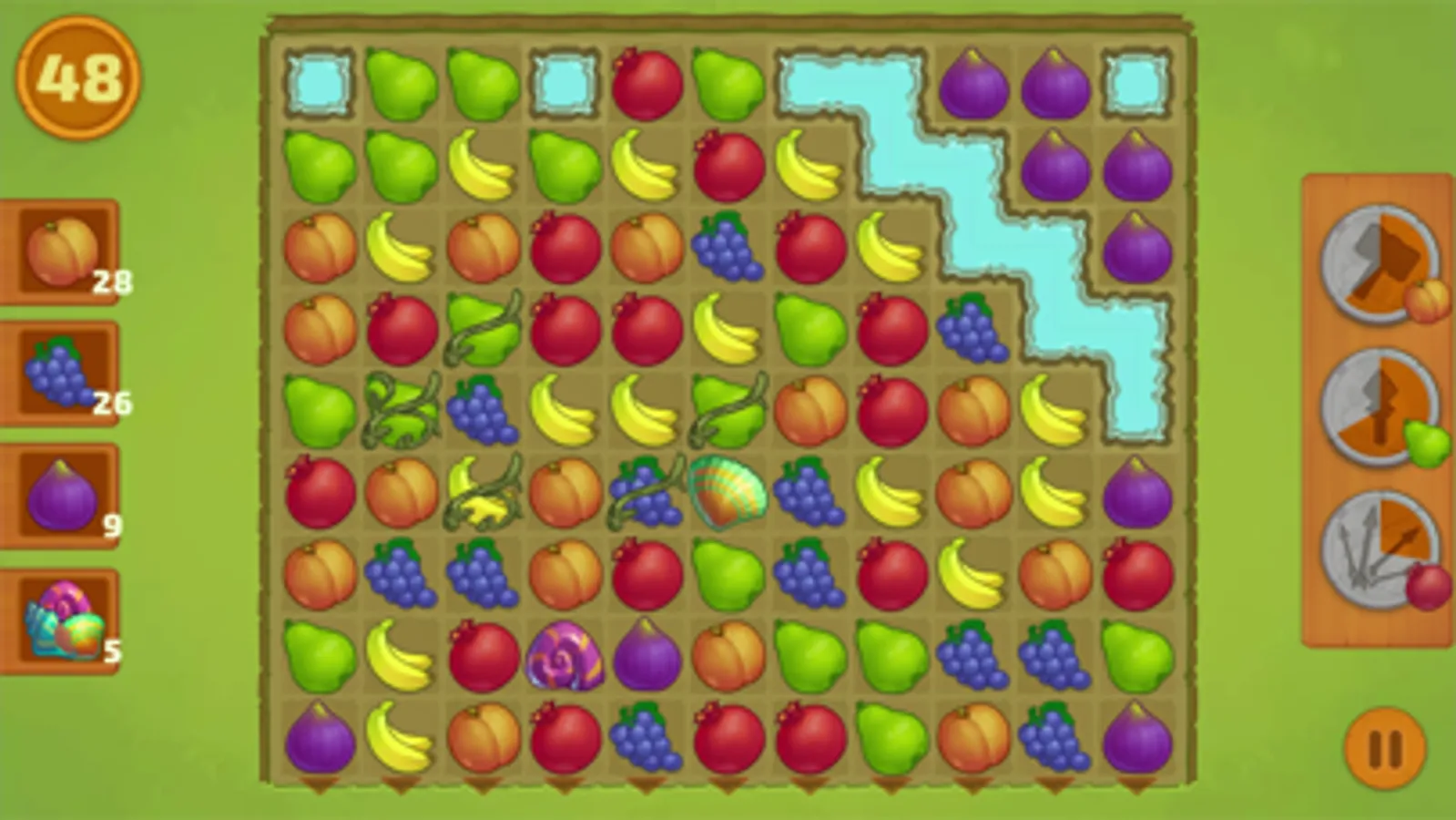Select the rainbow seashell tile on the board
The height and width of the screenshot is (820, 1456).
728,492
